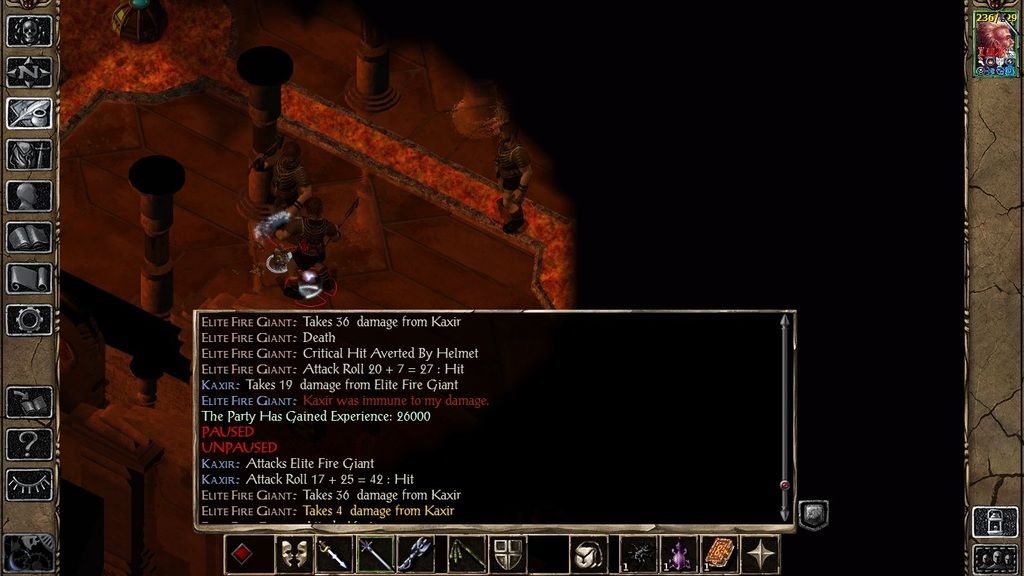Open priest scroll from the sidebar
The width and height of the screenshot is (1024, 576).
point(29,278)
